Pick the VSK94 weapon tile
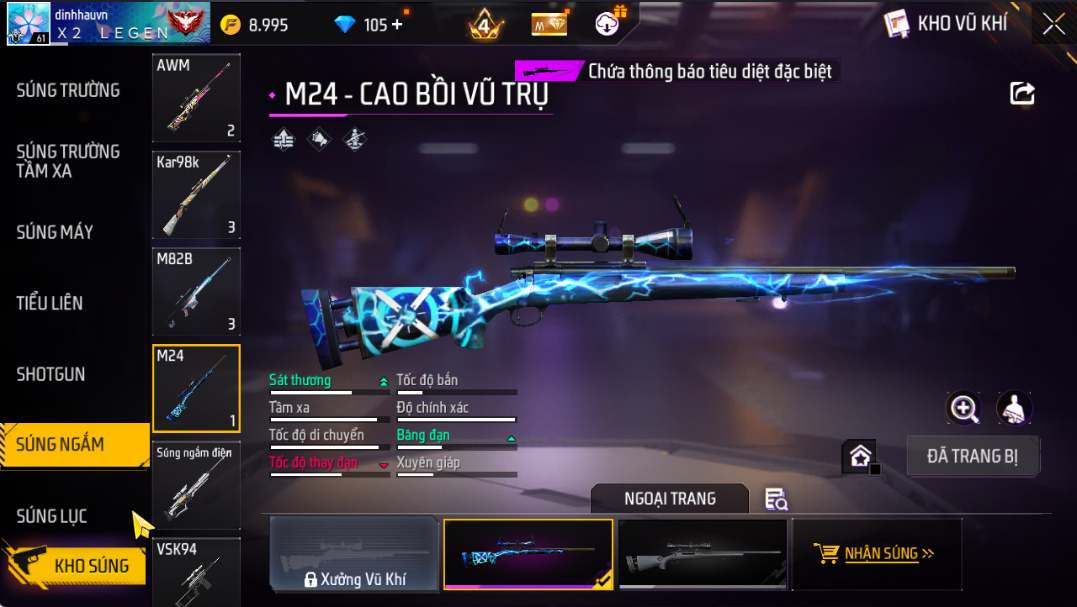Screen dimensions: 1077x607 tap(196, 572)
